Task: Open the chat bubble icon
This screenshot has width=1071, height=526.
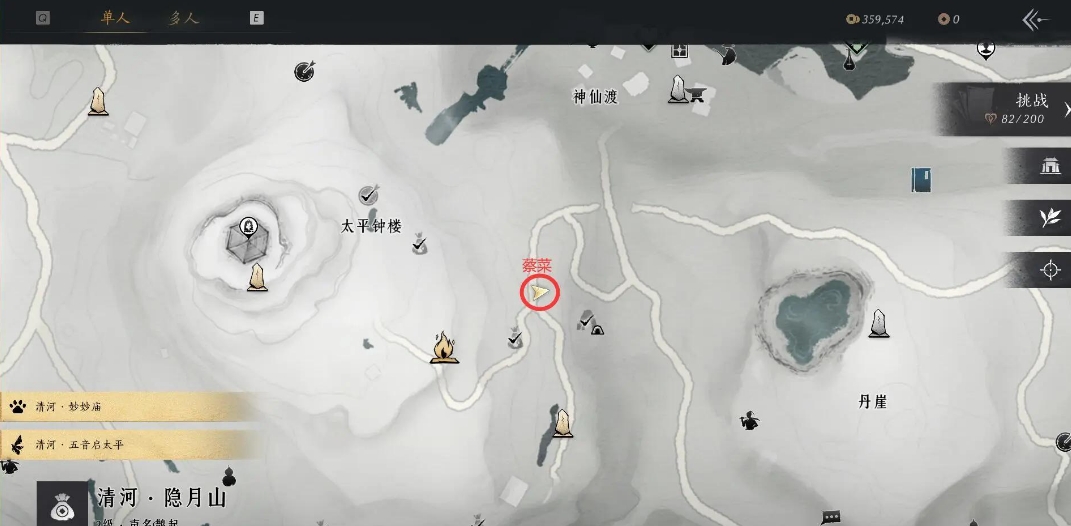Action: pos(830,517)
